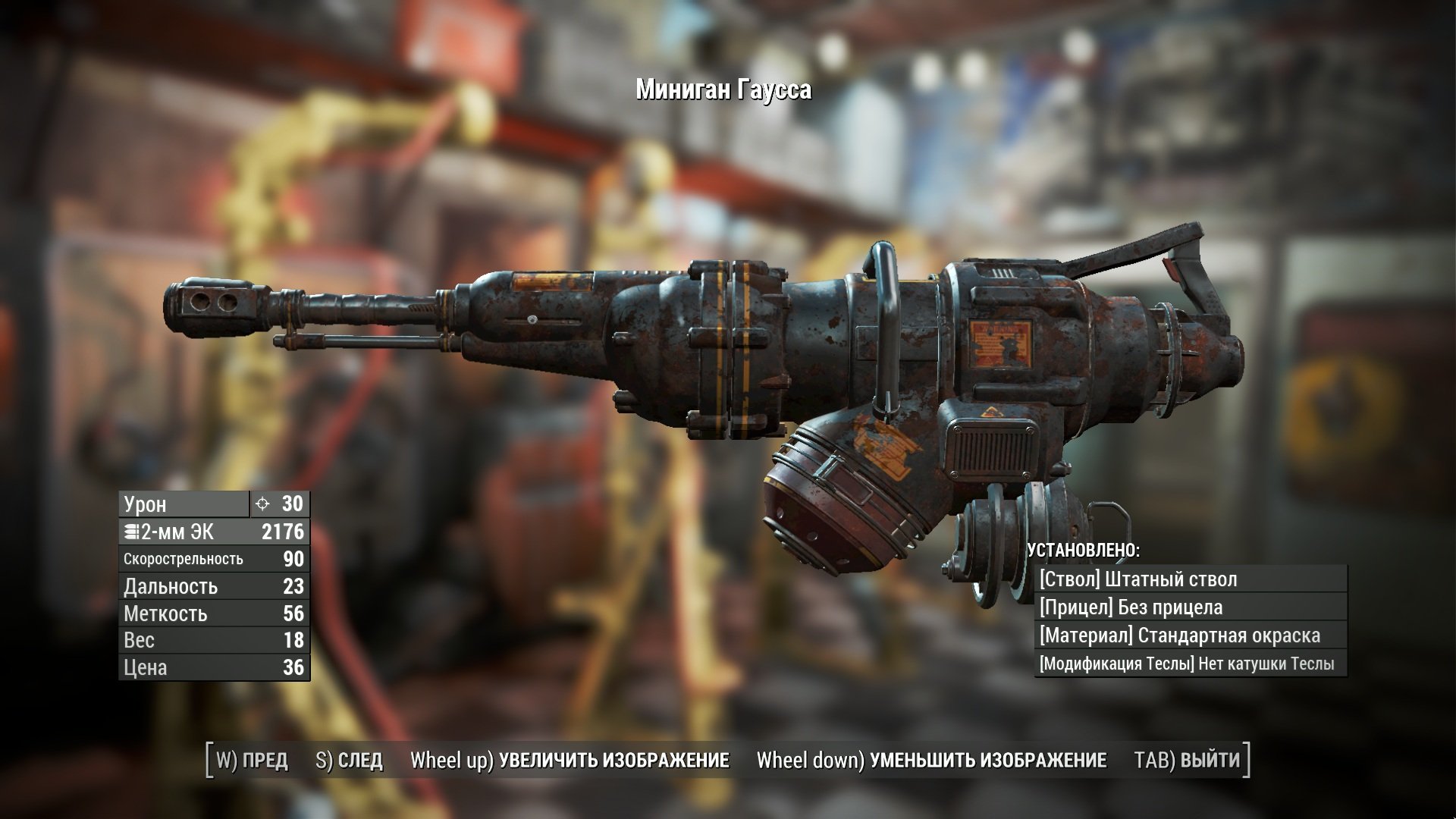The image size is (1456, 819).
Task: Select the [Прицел] Без прицела mod row
Action: pyautogui.click(x=1190, y=607)
